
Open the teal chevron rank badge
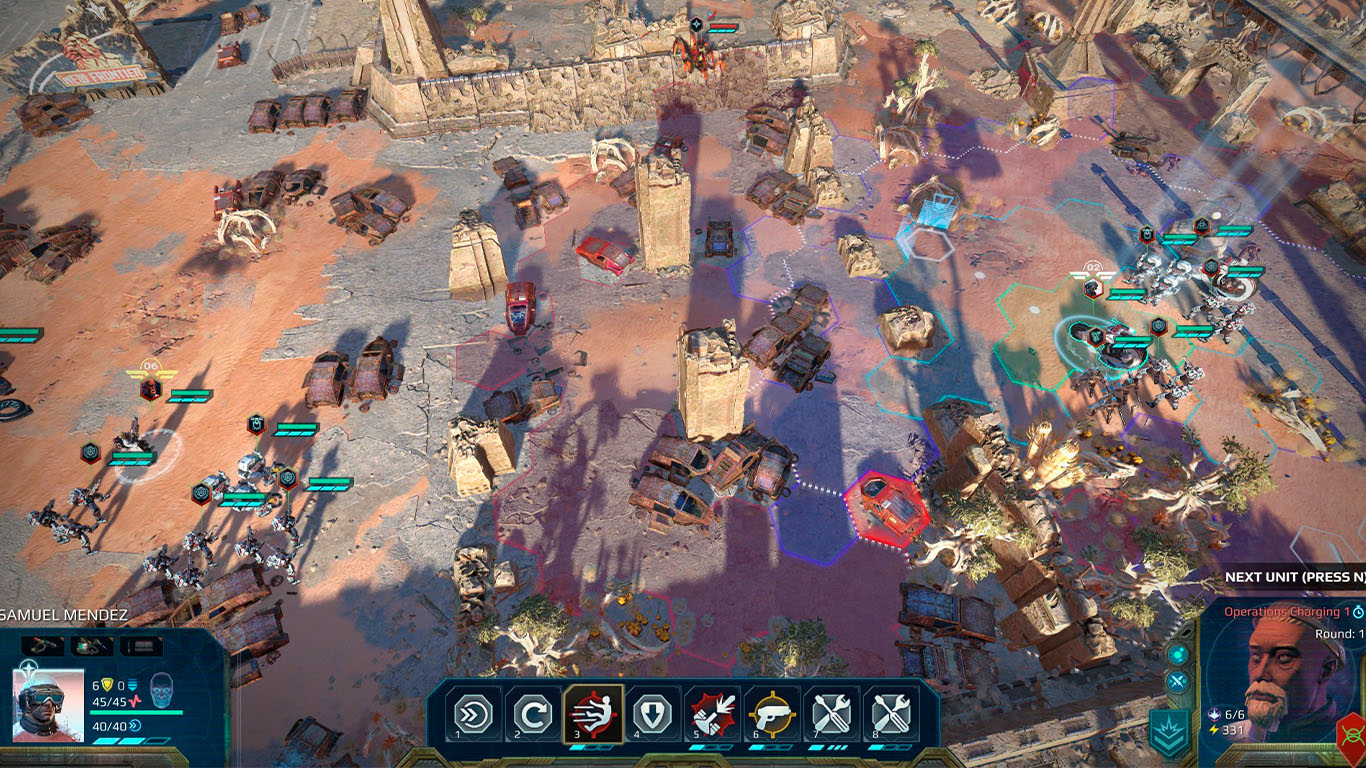click(x=1167, y=735)
